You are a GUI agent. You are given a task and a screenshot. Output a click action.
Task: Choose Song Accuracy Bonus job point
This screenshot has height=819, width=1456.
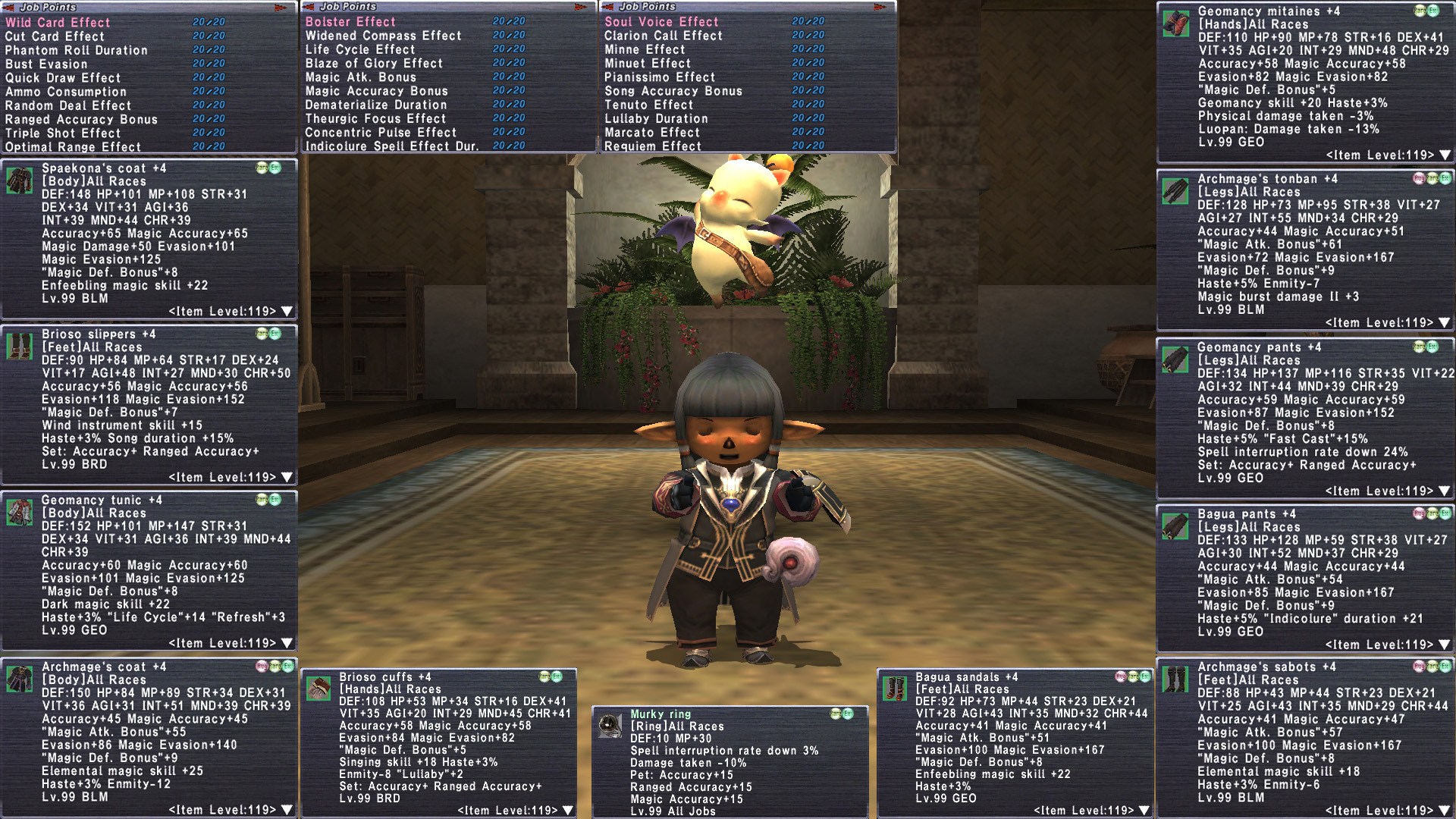pyautogui.click(x=673, y=91)
